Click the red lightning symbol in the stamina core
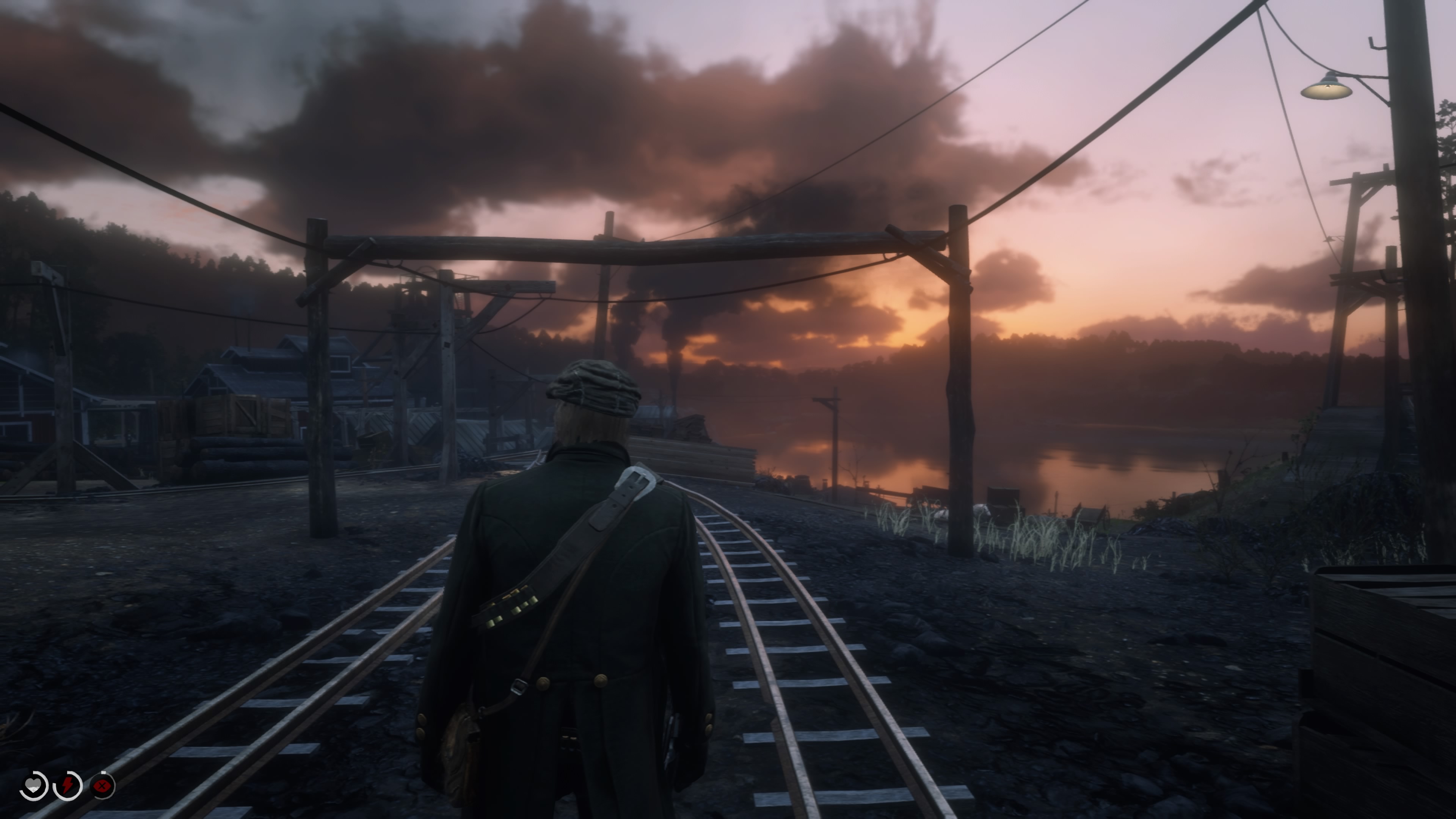 click(x=67, y=786)
